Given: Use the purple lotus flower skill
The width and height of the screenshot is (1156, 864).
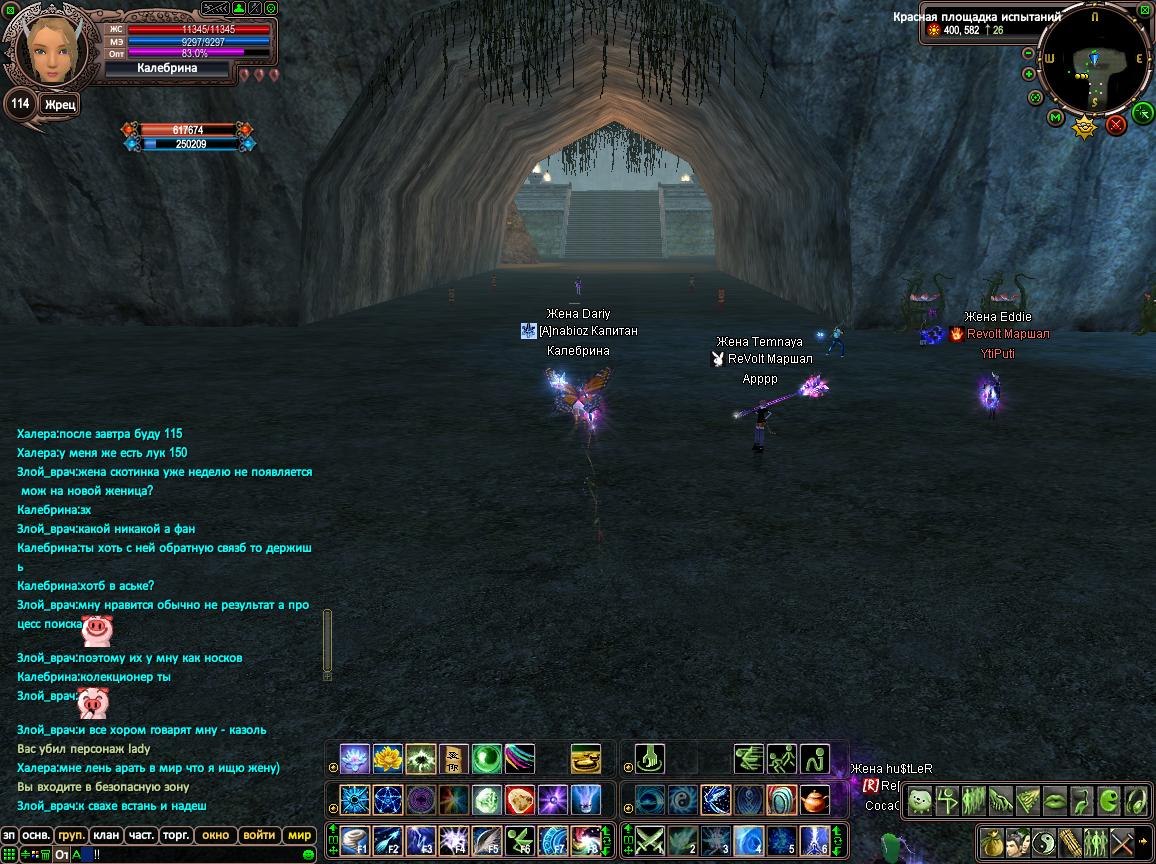Looking at the screenshot, I should 355,759.
